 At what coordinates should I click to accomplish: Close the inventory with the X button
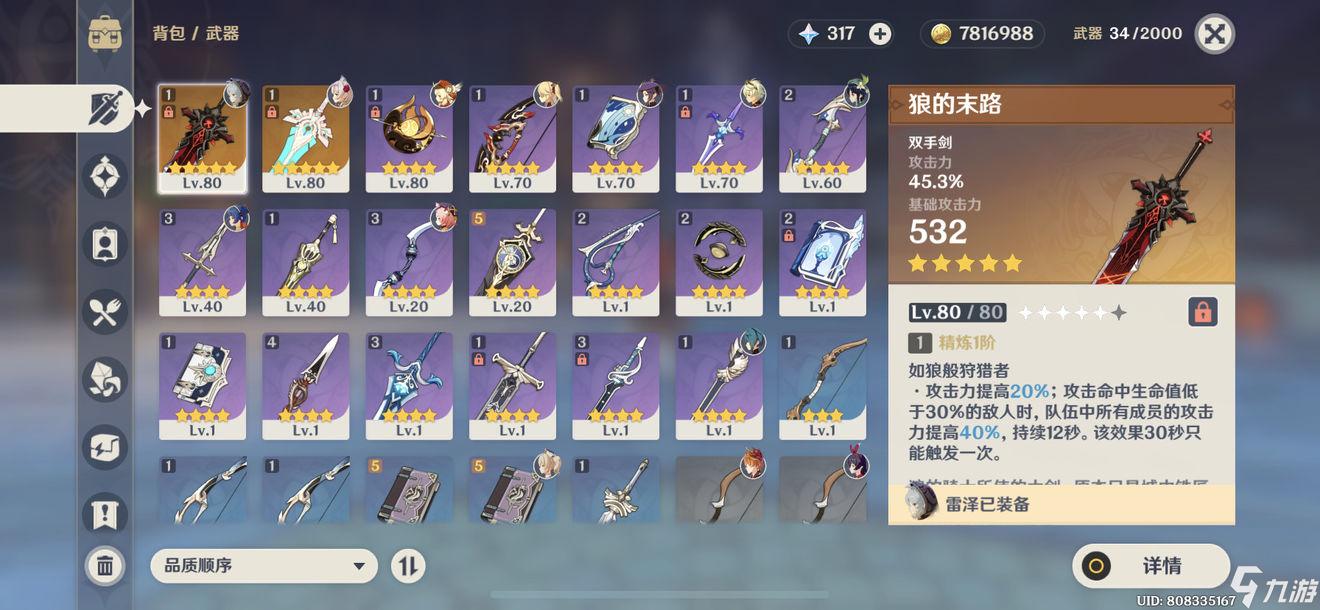tap(1214, 34)
